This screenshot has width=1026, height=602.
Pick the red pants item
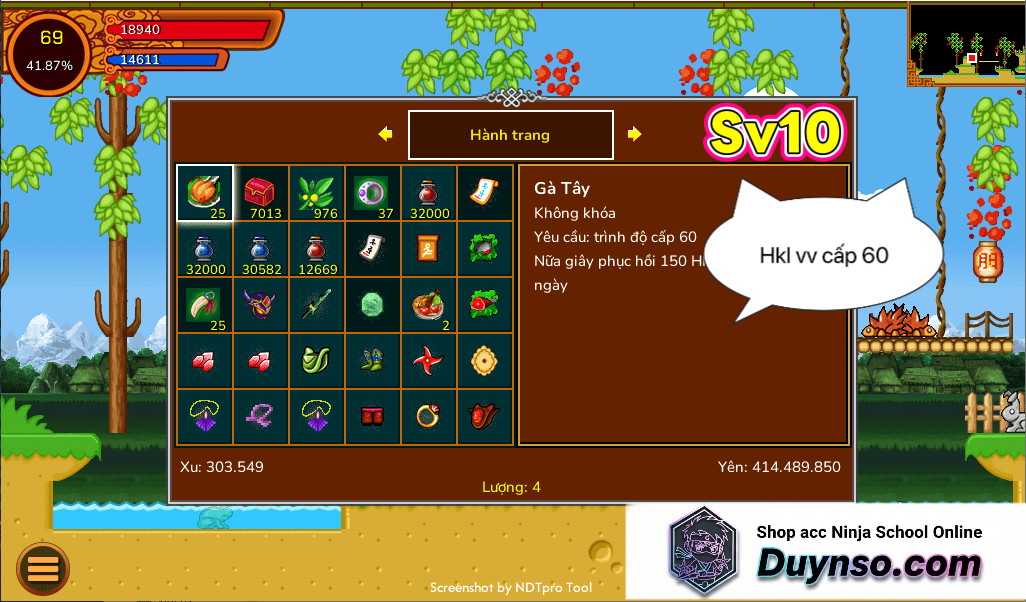point(373,417)
